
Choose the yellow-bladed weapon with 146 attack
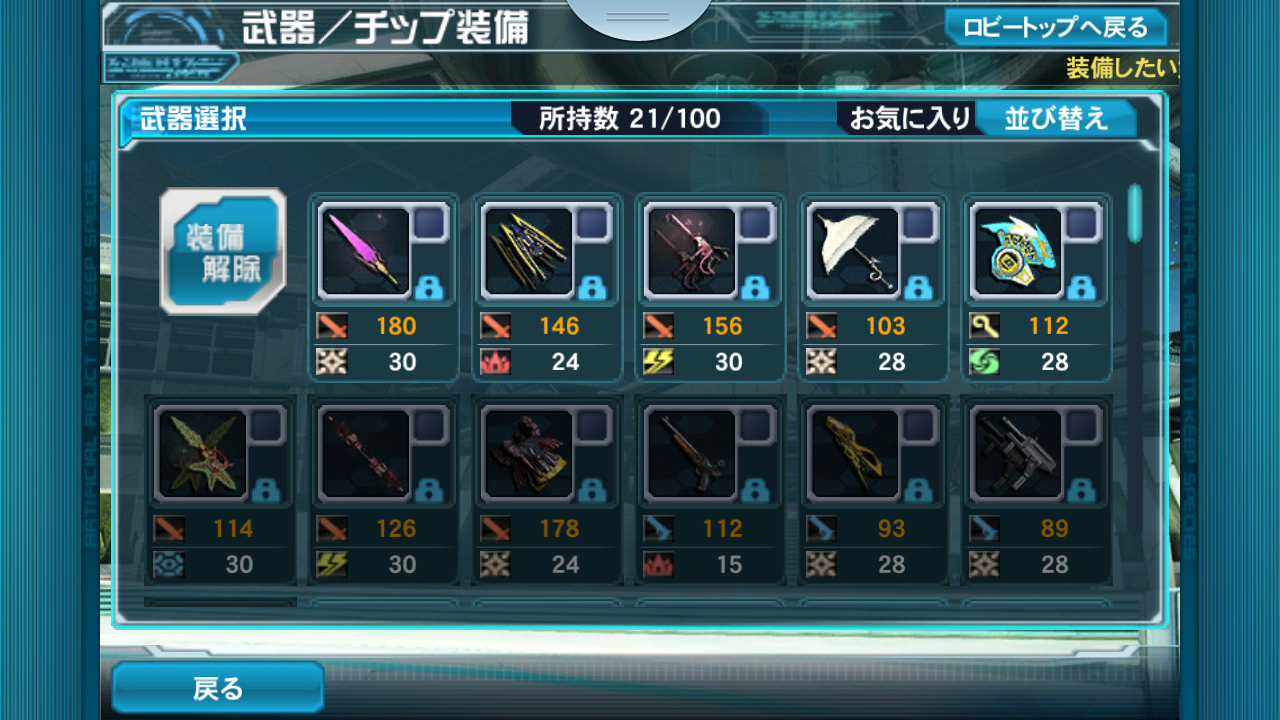tap(529, 253)
